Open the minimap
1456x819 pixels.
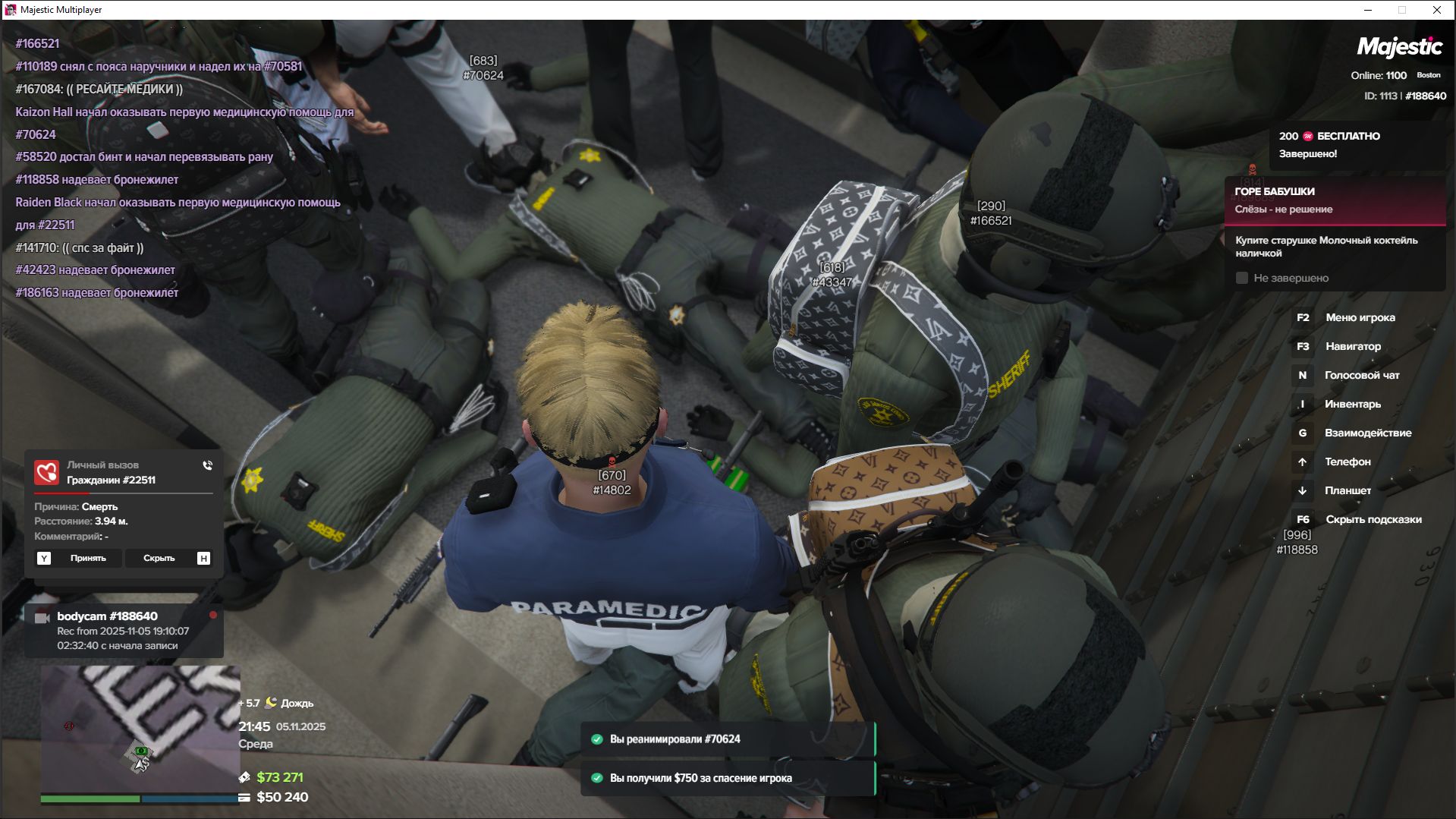(x=140, y=729)
